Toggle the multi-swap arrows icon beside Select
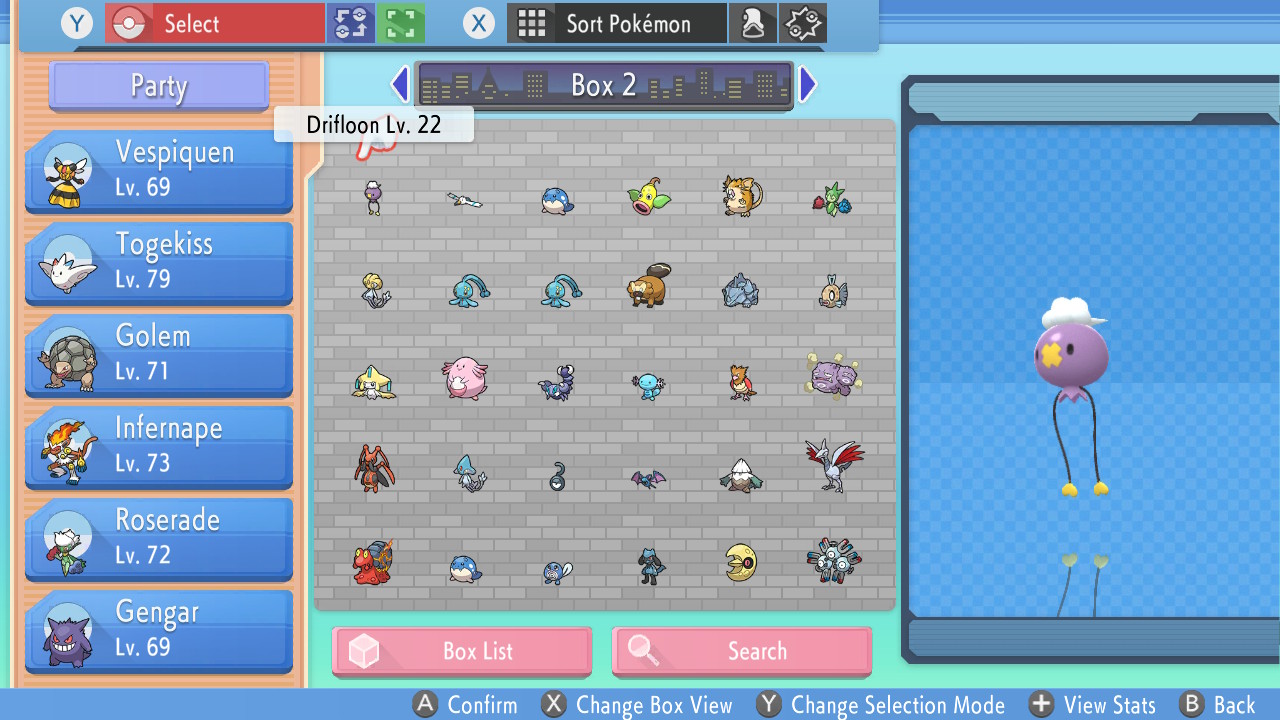The width and height of the screenshot is (1280, 720). [350, 22]
